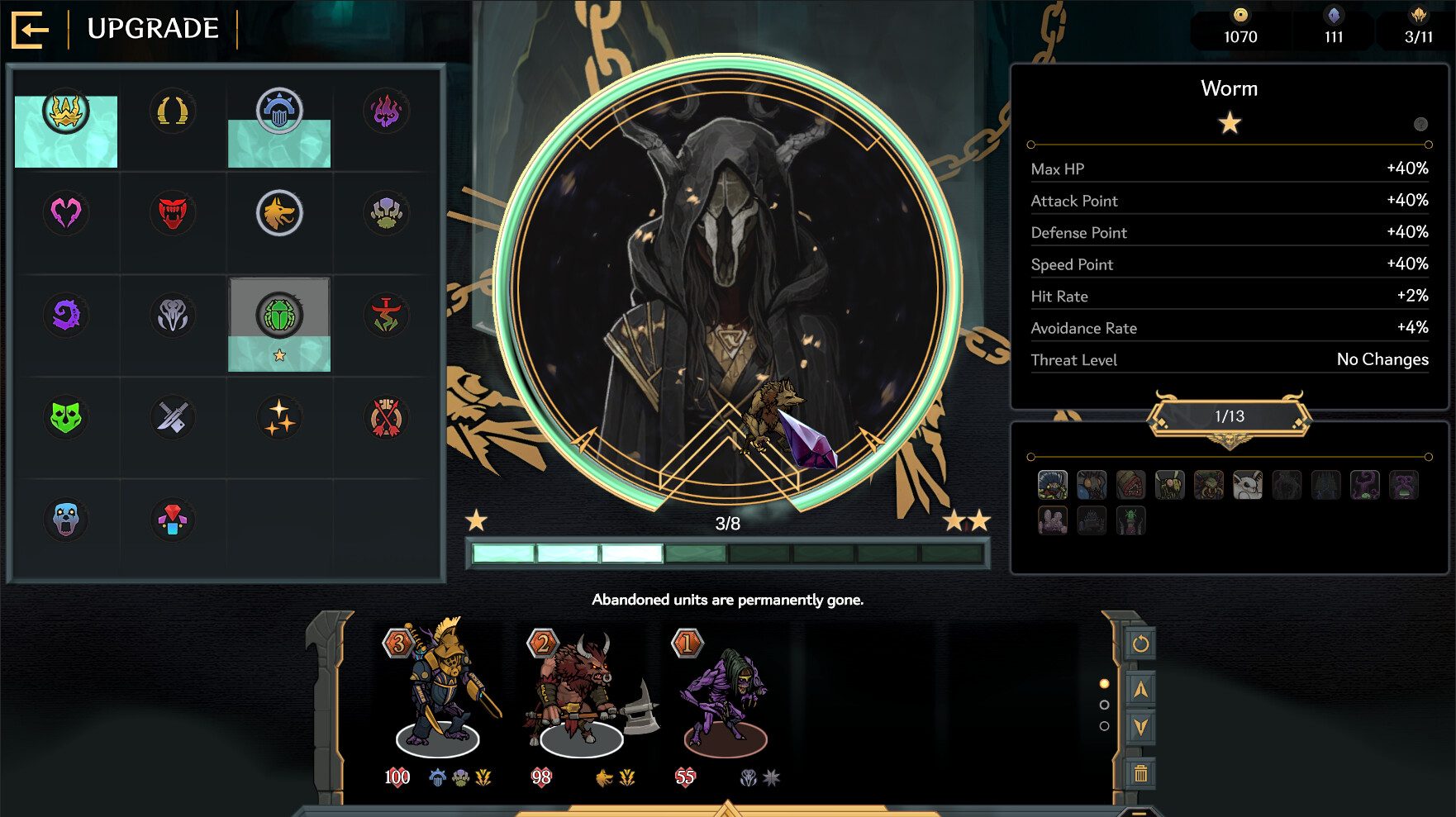The height and width of the screenshot is (817, 1456).
Task: Select the green scarab trait icon
Action: [279, 315]
